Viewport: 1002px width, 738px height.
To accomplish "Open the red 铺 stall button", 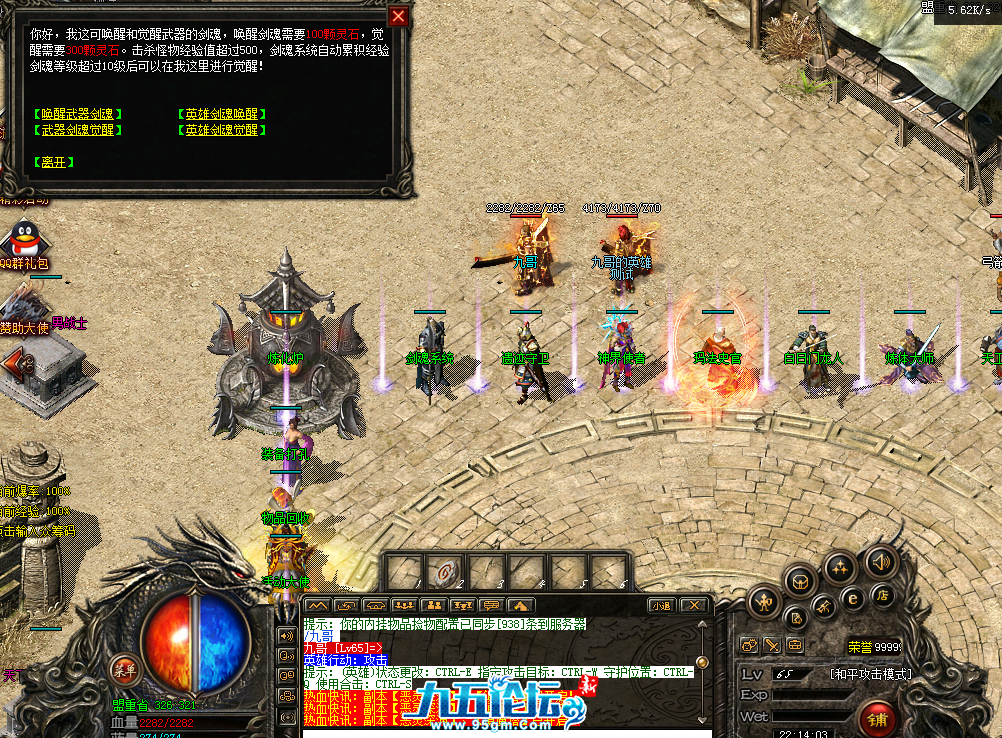I will [x=877, y=719].
